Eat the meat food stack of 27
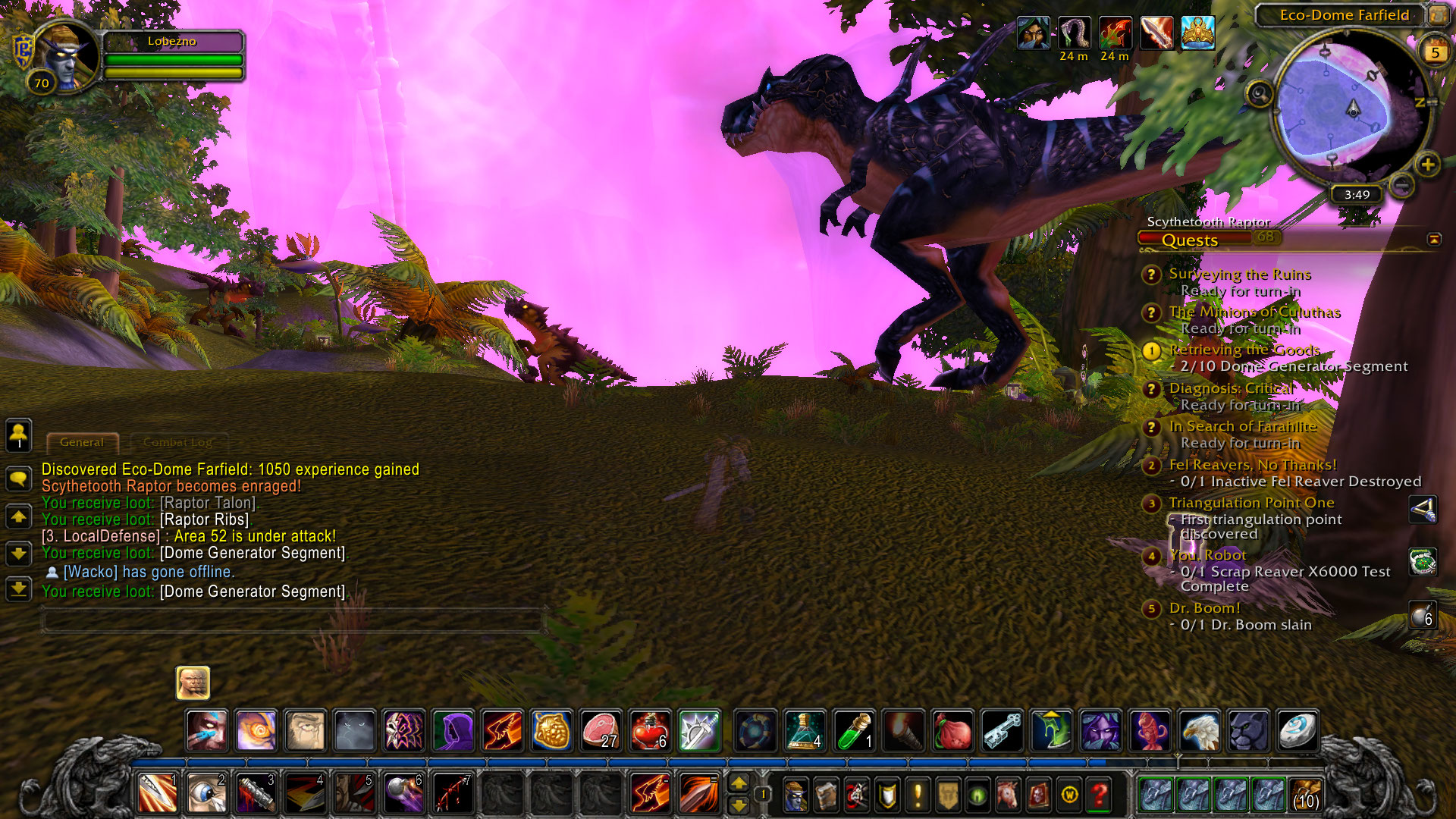This screenshot has width=1456, height=819. point(600,730)
